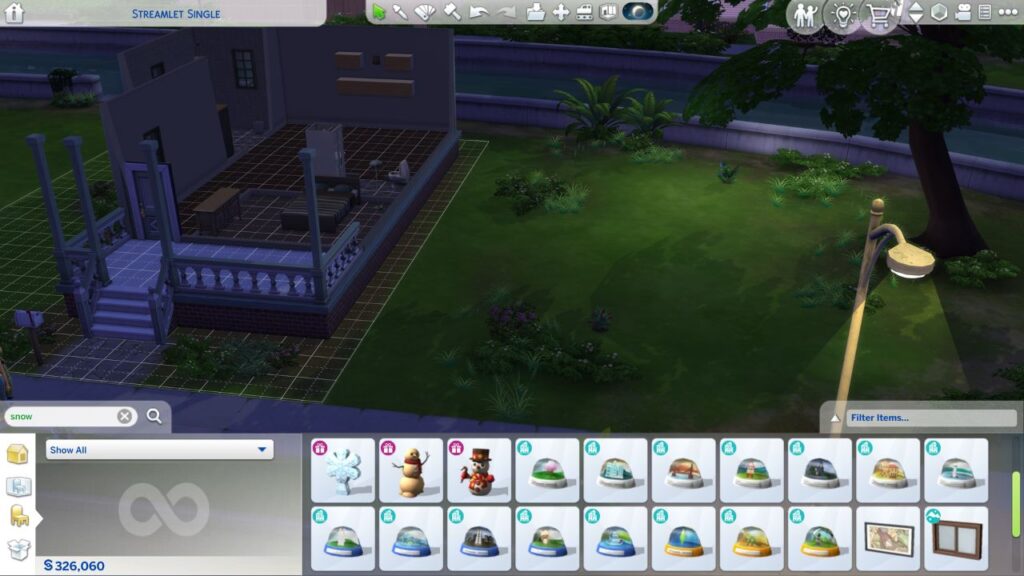Open the three-dots options menu
1024x576 pixels.
1006,12
